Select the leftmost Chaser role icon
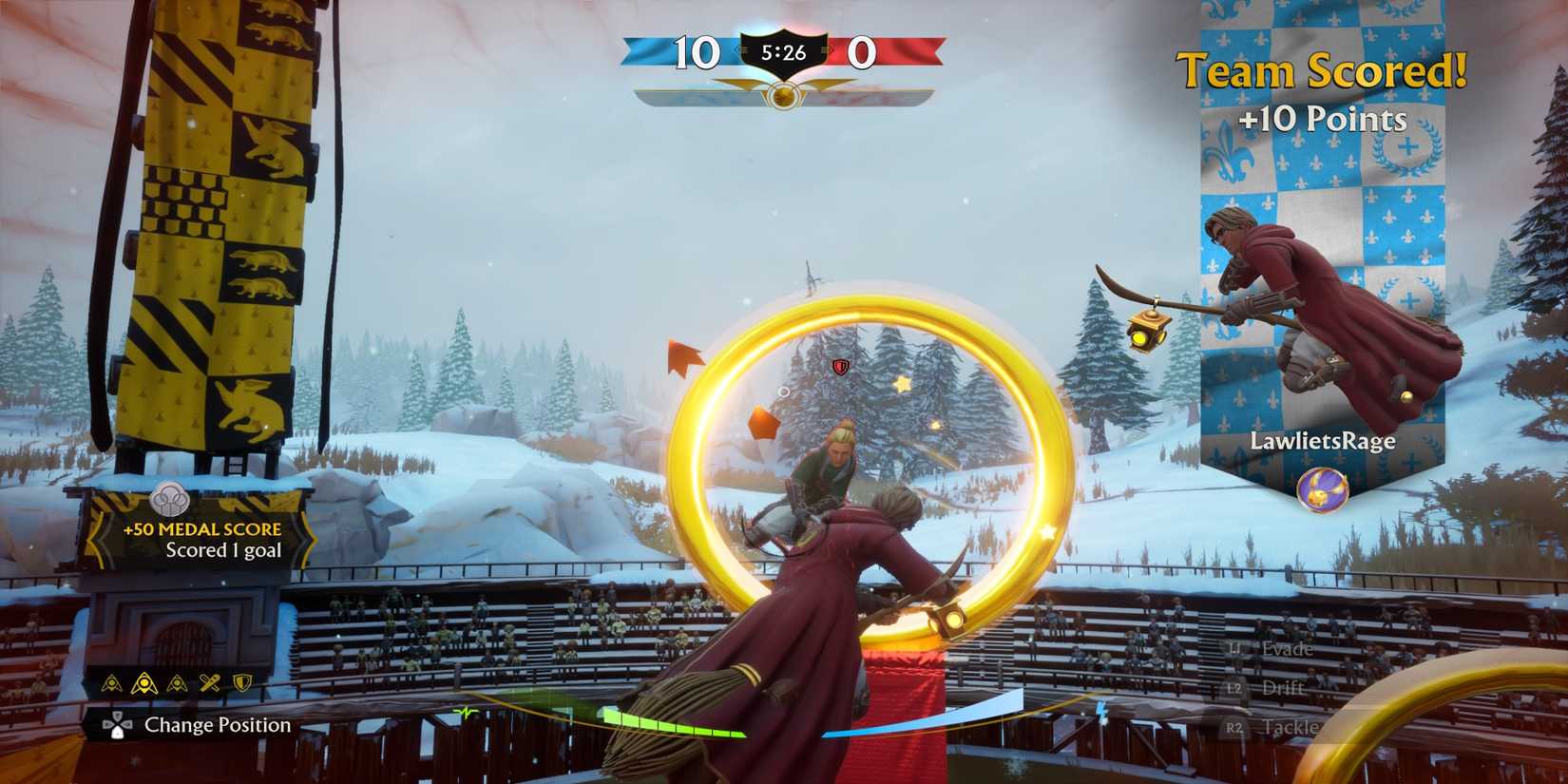This screenshot has width=1568, height=784. pos(110,682)
